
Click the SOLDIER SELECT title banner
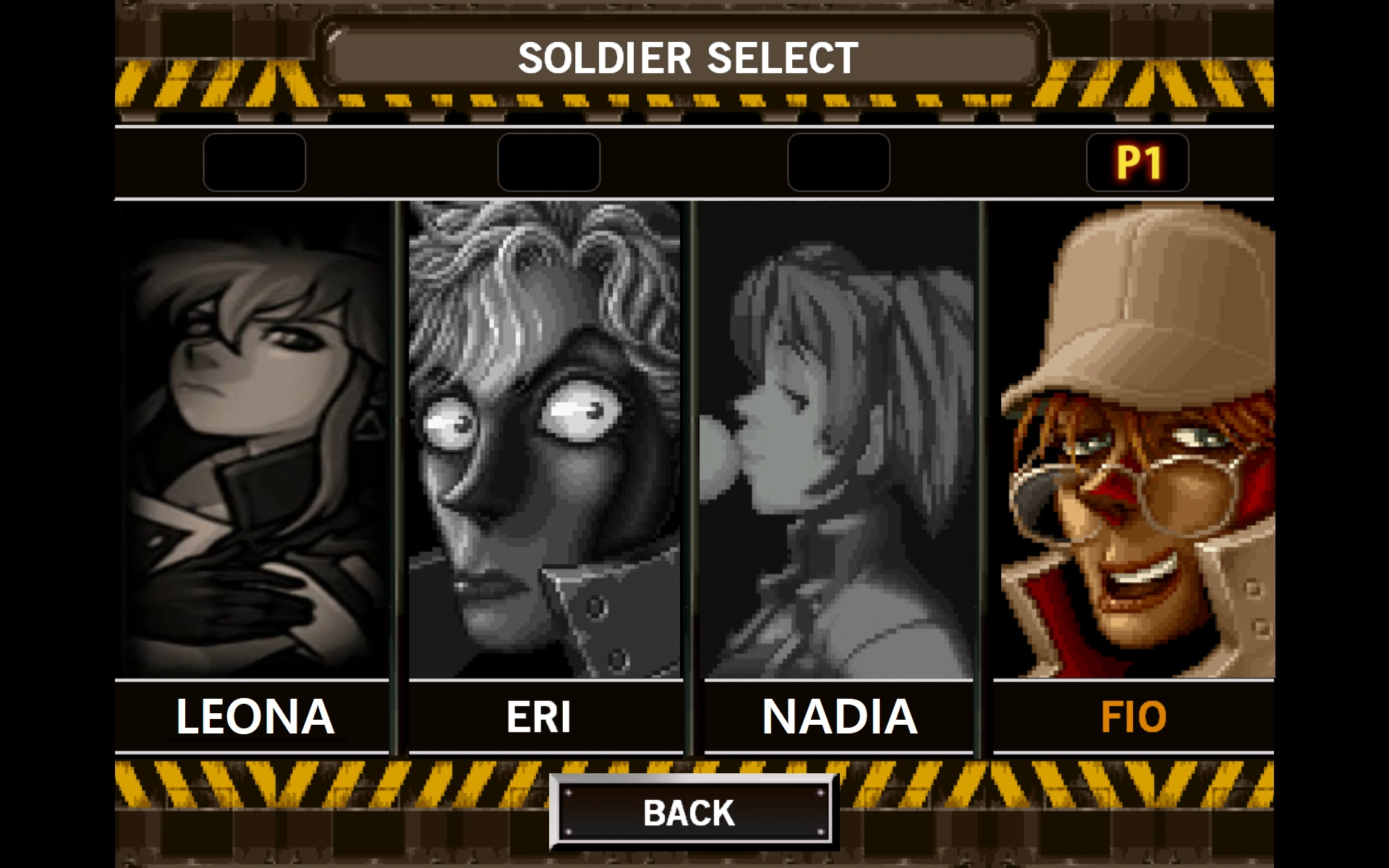coord(689,57)
